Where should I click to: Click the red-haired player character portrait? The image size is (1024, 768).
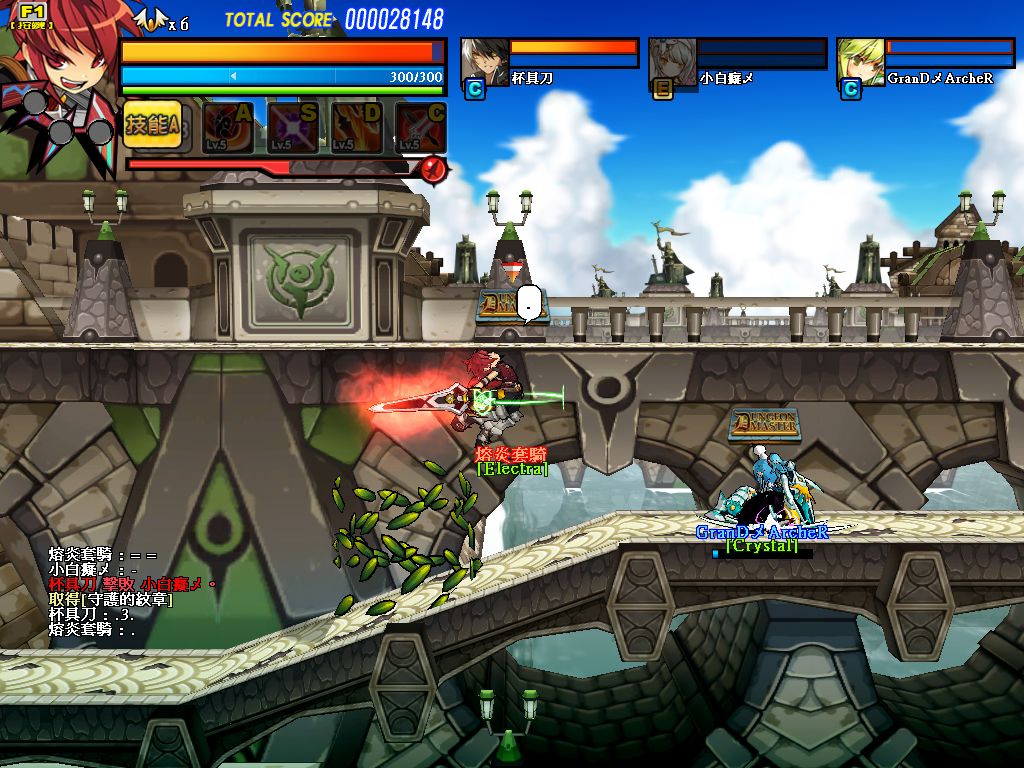(x=62, y=75)
